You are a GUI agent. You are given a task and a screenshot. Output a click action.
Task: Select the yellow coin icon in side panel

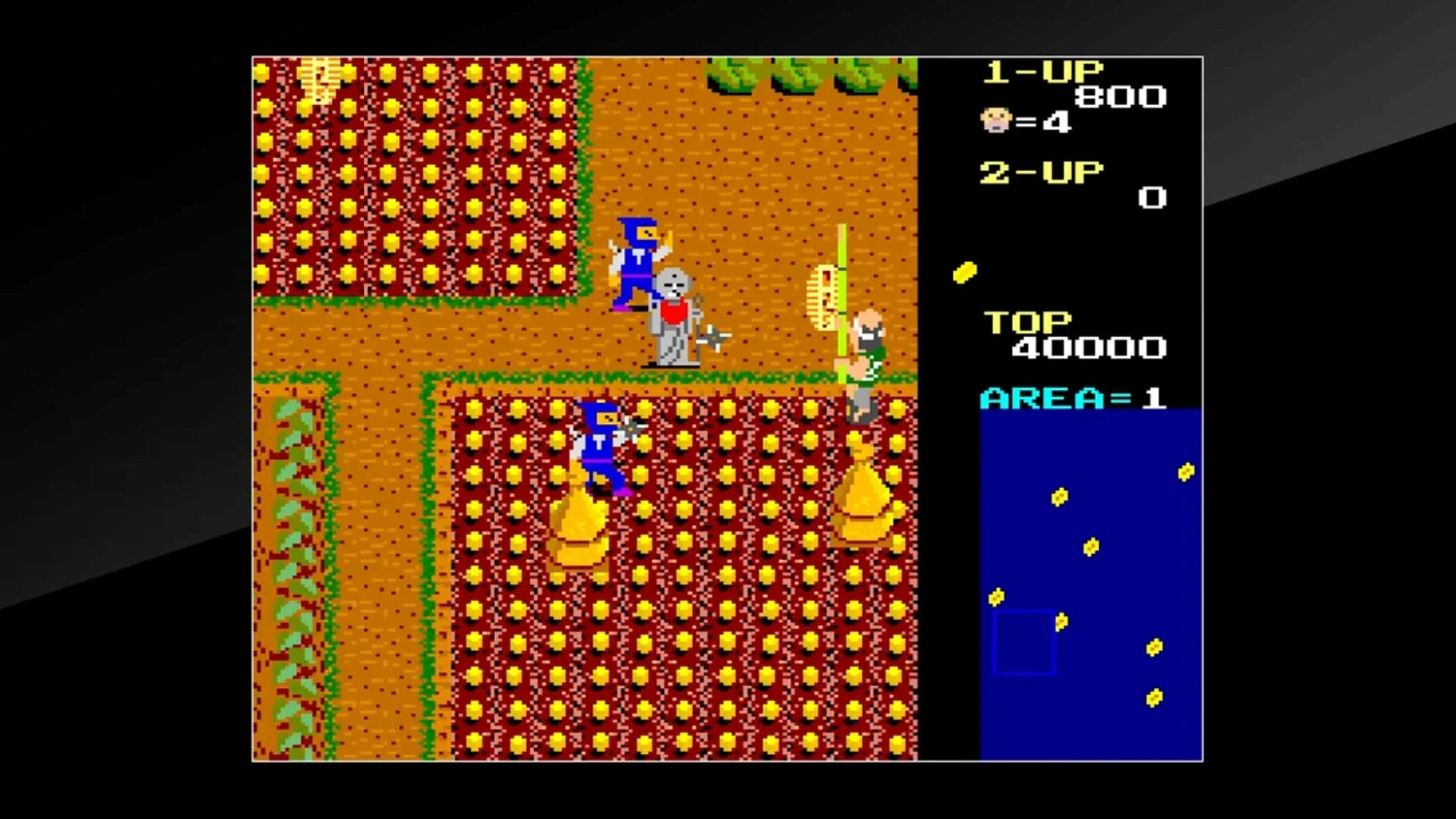[x=965, y=270]
